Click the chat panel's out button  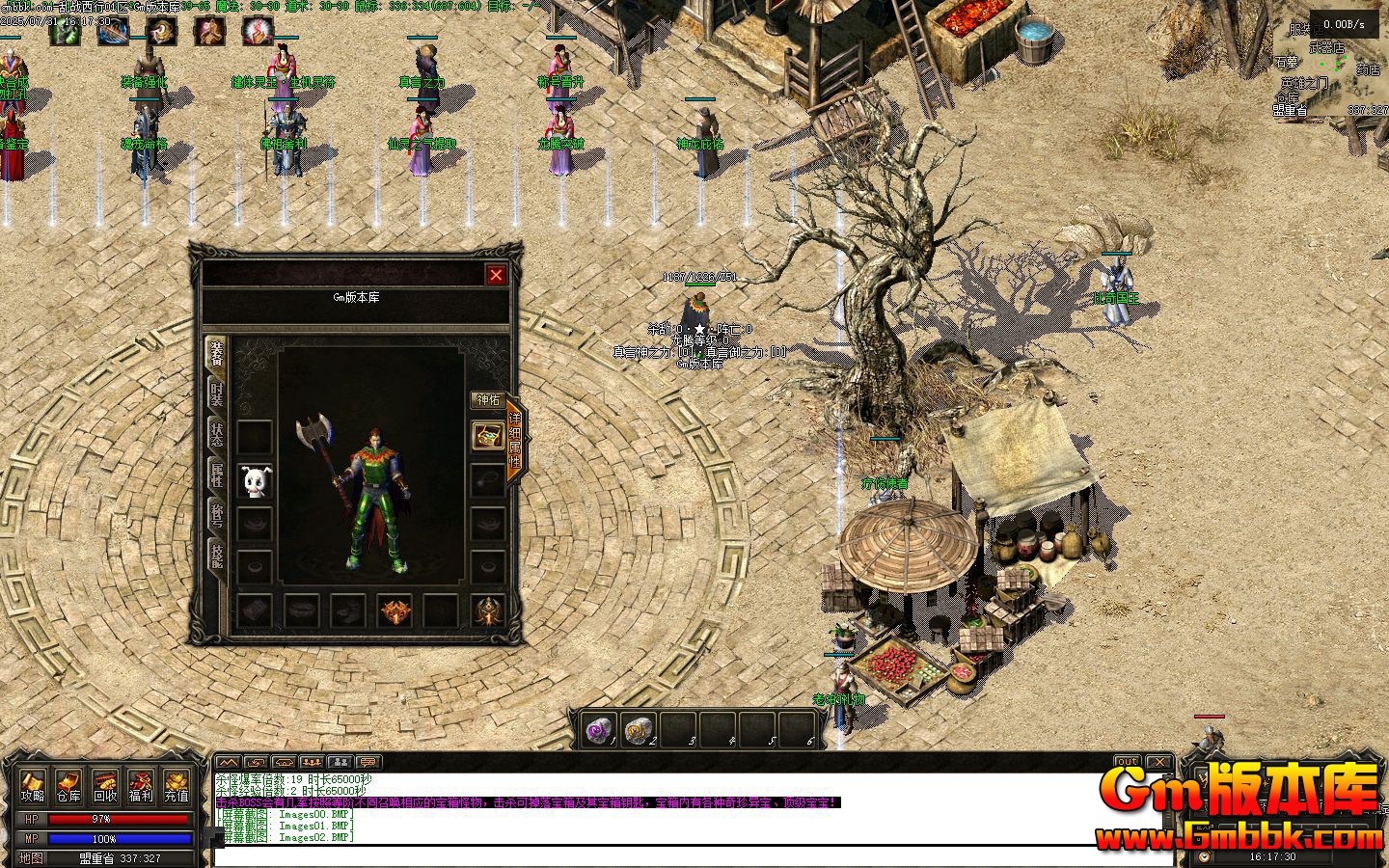[x=1127, y=762]
